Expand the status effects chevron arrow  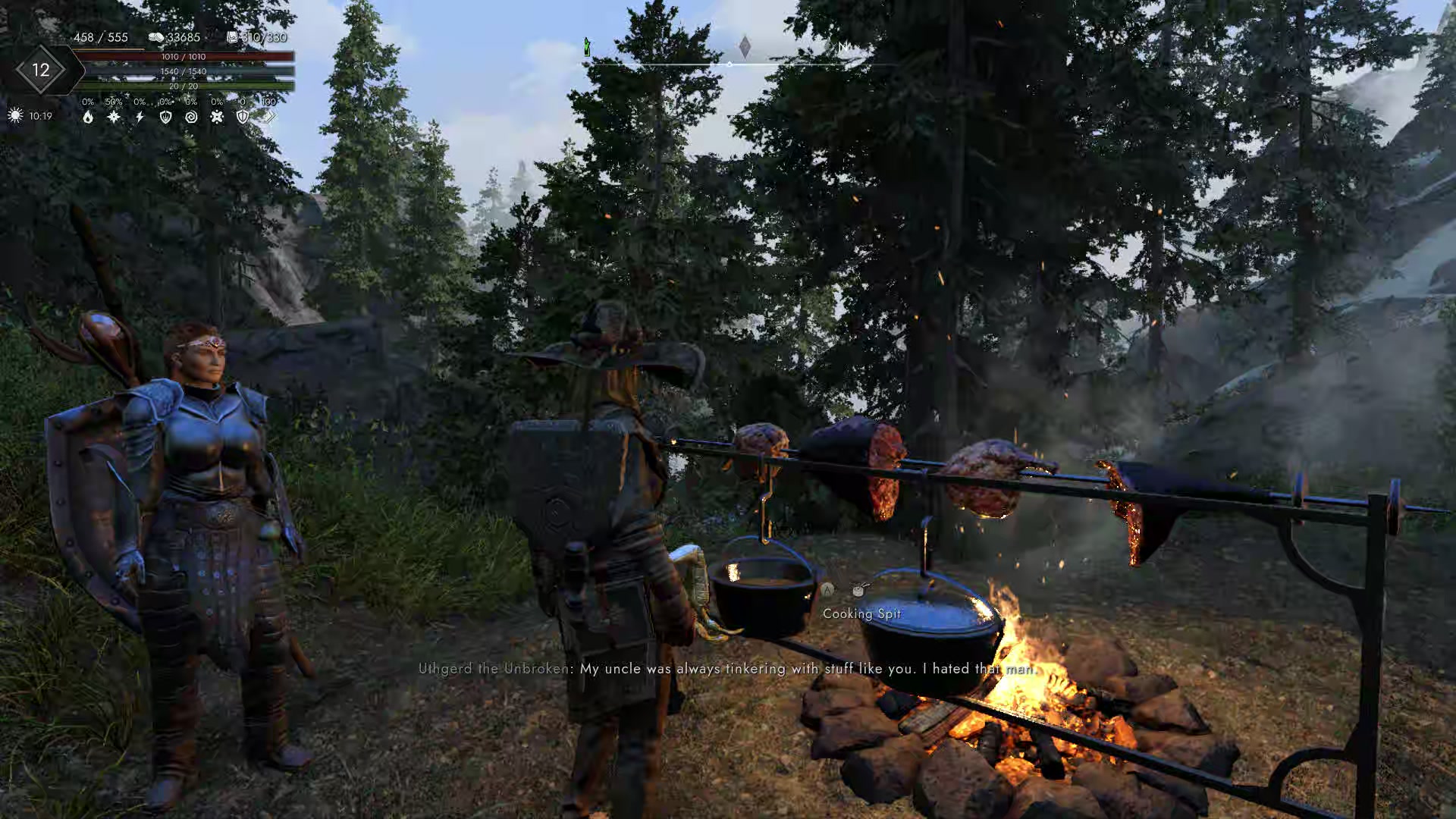[272, 117]
